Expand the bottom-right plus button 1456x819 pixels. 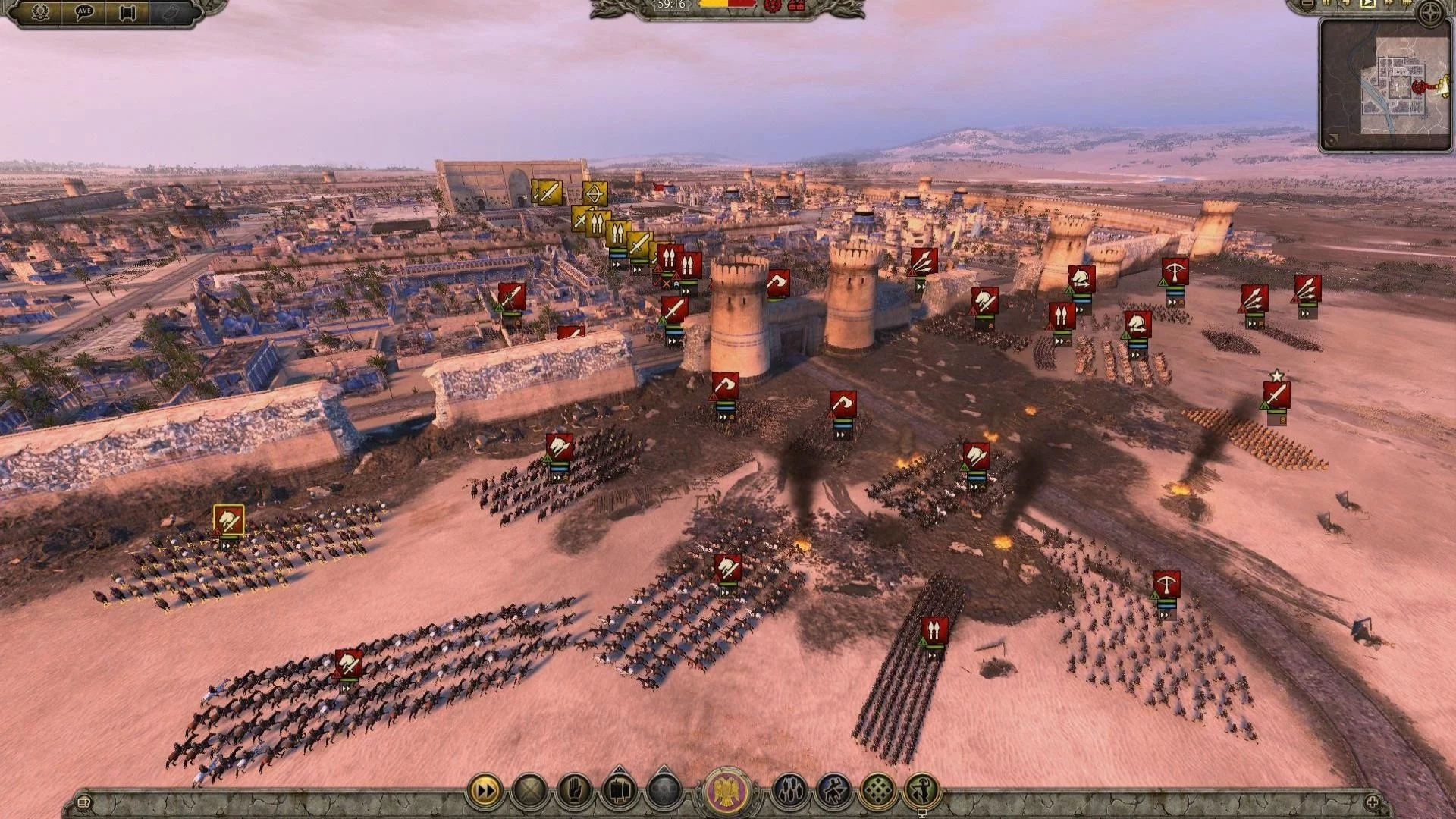point(1372,802)
